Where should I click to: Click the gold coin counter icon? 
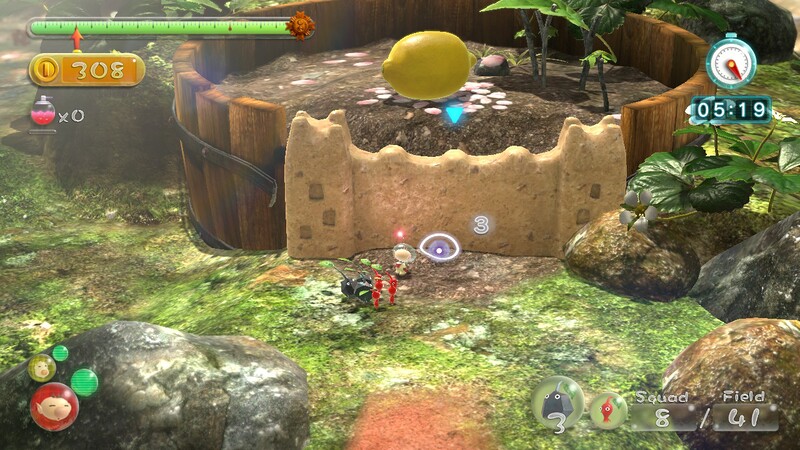47,70
